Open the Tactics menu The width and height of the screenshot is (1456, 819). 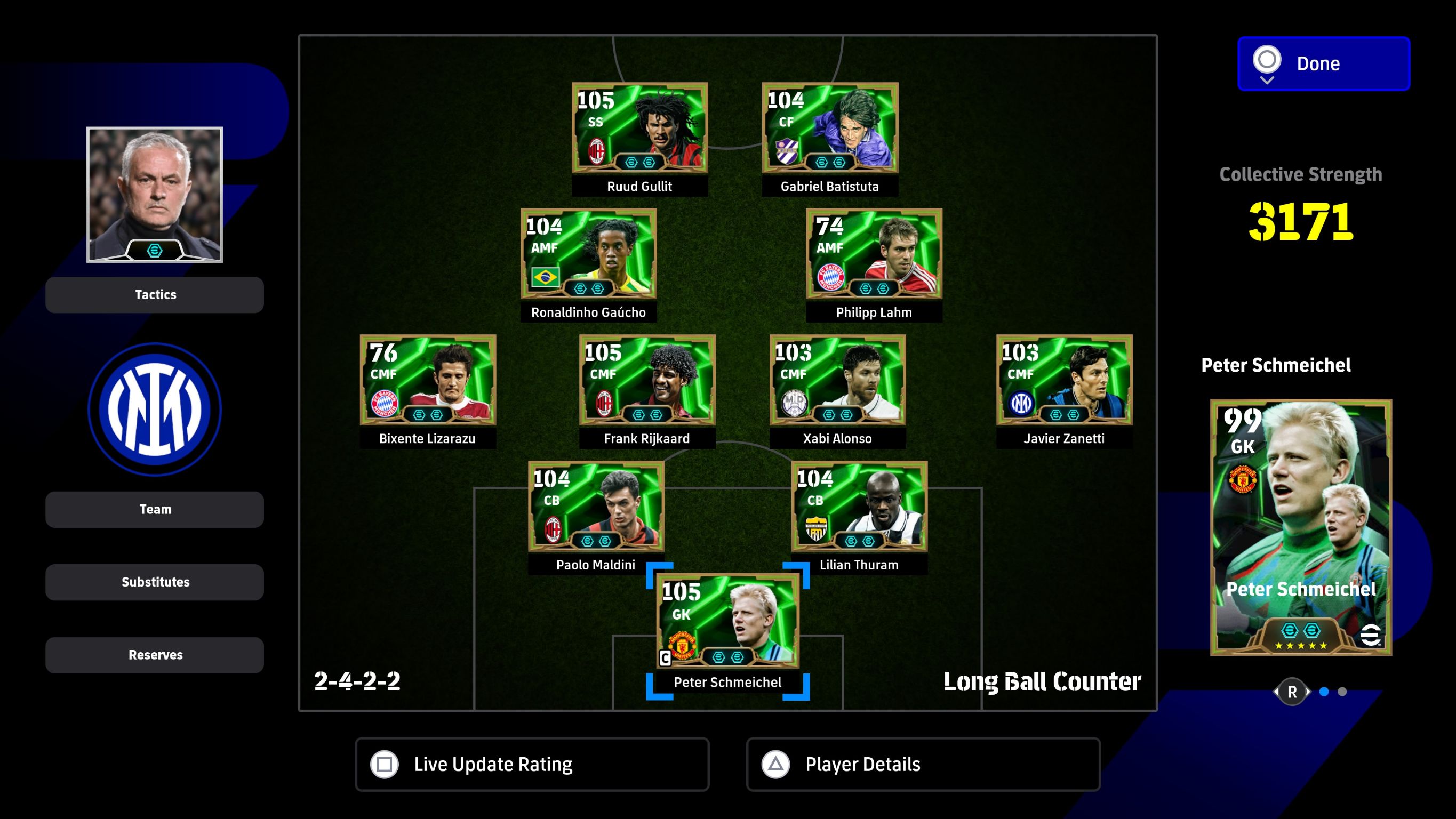(154, 294)
